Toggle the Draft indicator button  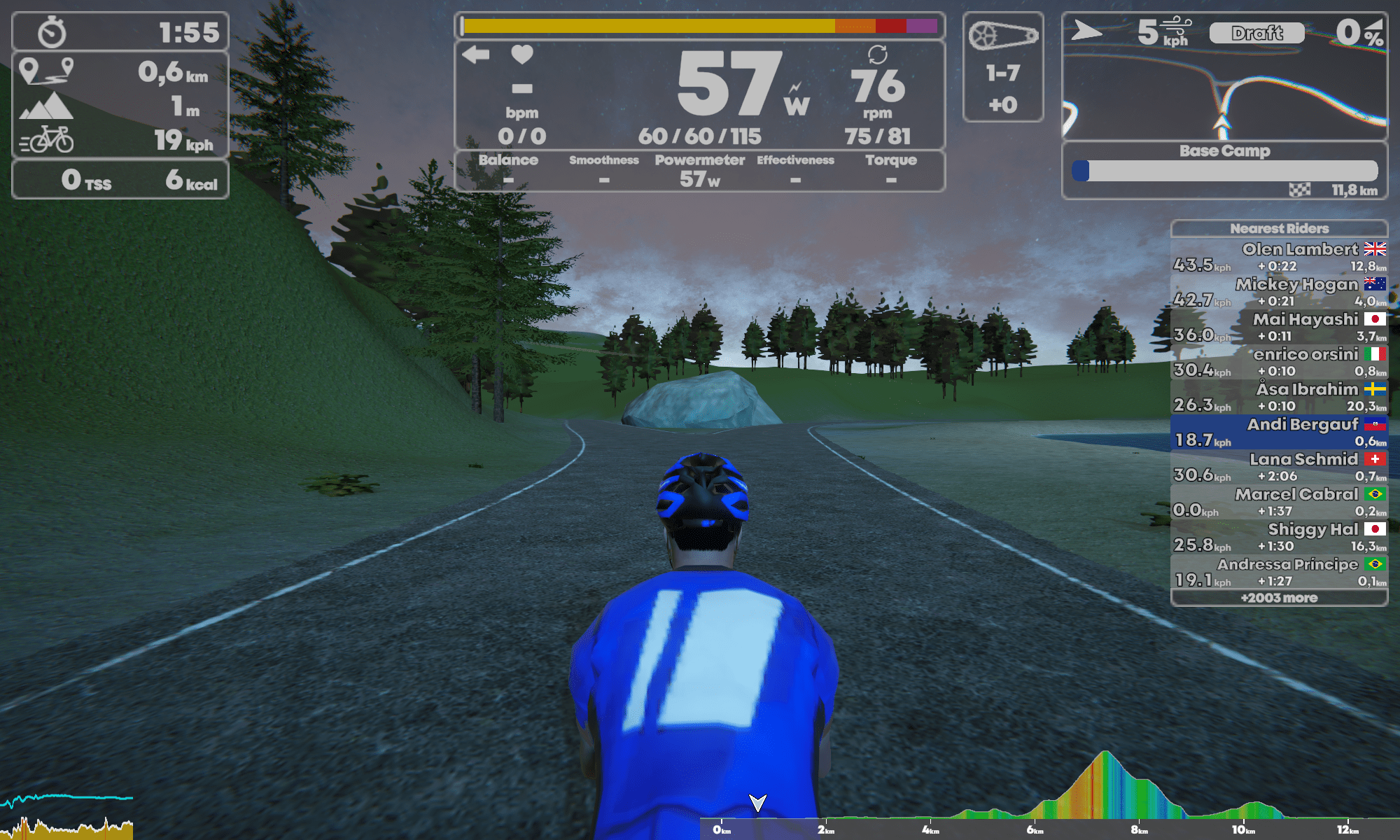(1257, 33)
